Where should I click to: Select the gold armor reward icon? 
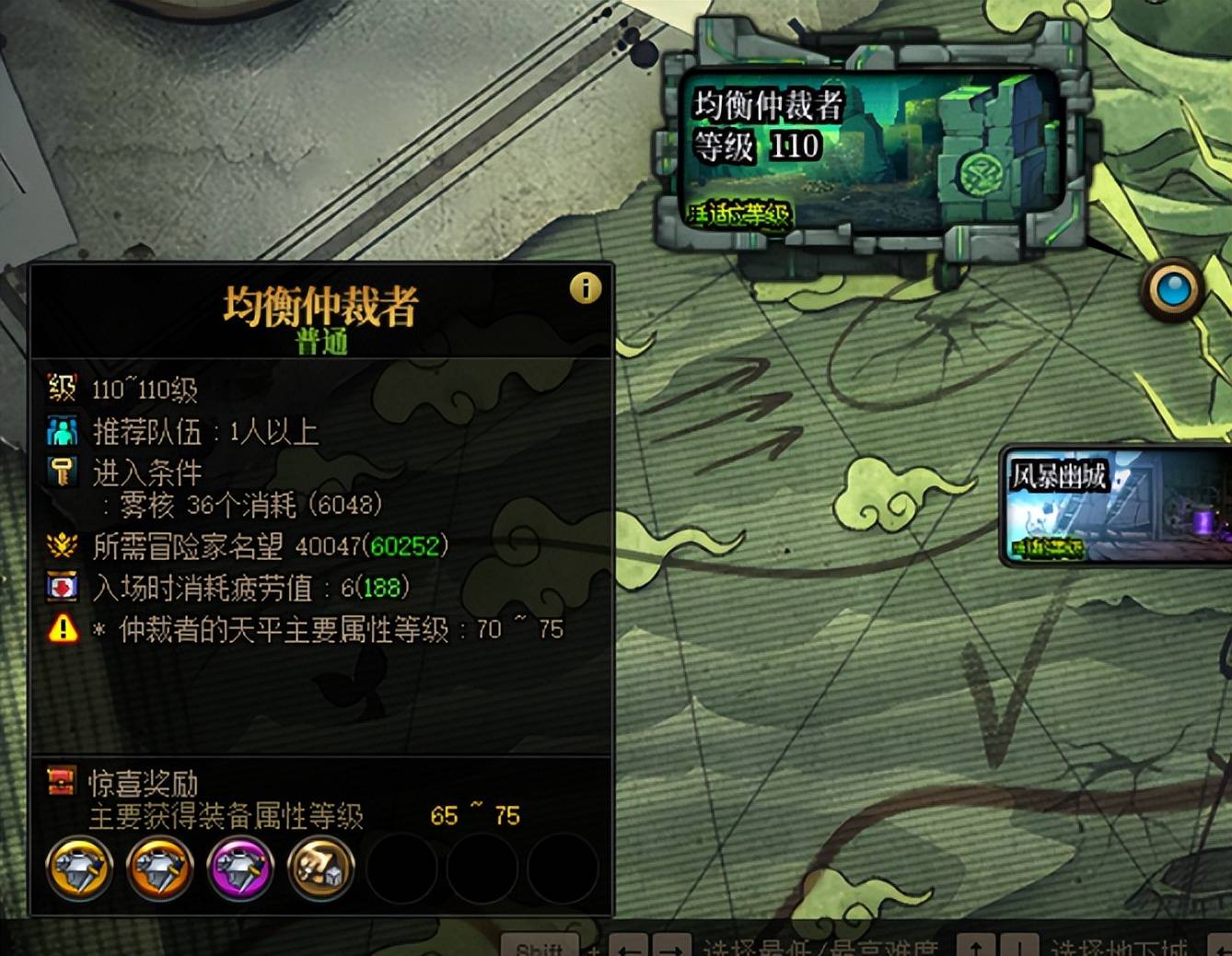80,868
